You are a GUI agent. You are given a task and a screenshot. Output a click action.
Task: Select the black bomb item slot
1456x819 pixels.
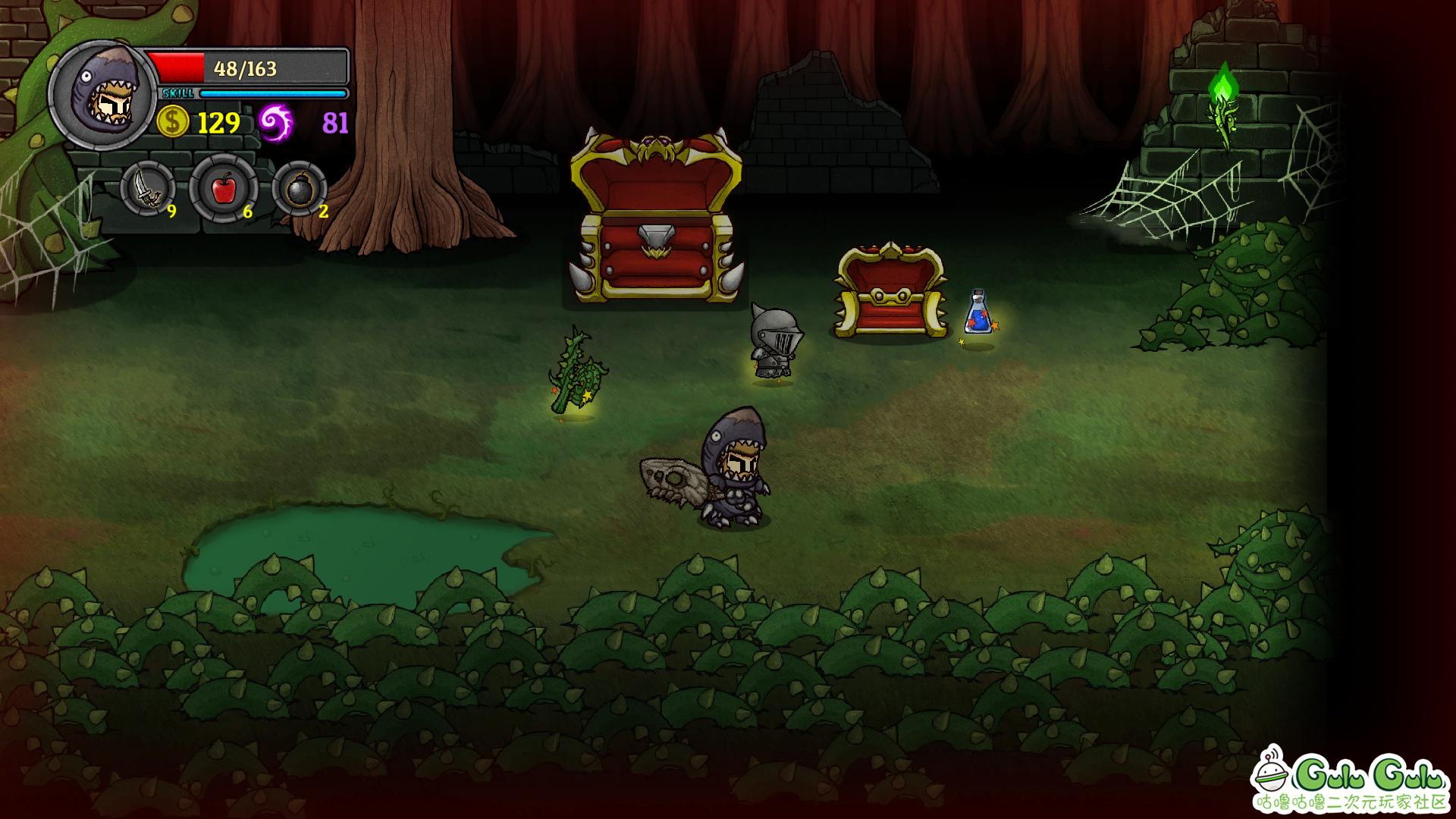click(299, 189)
